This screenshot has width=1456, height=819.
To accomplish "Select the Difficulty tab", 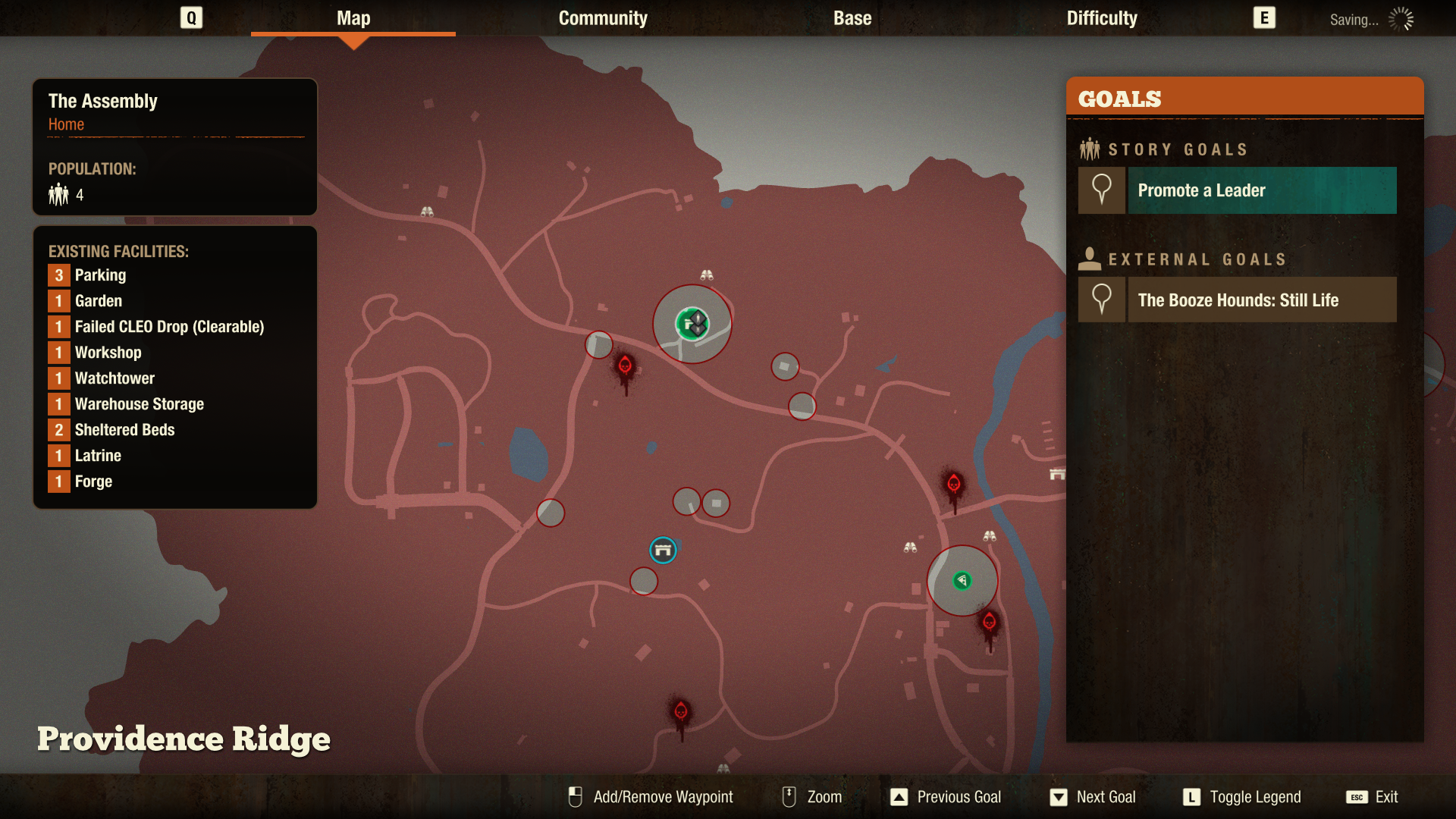I will point(1101,18).
